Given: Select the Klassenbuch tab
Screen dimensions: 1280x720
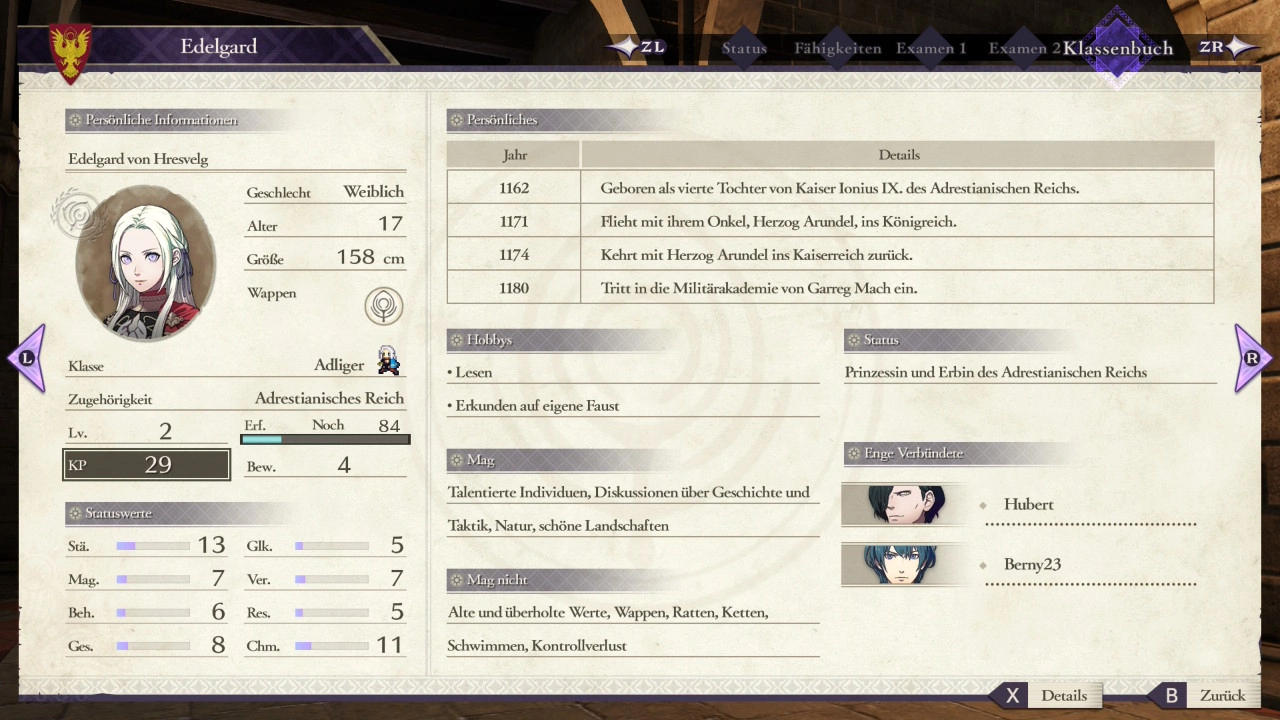Looking at the screenshot, I should 1117,48.
